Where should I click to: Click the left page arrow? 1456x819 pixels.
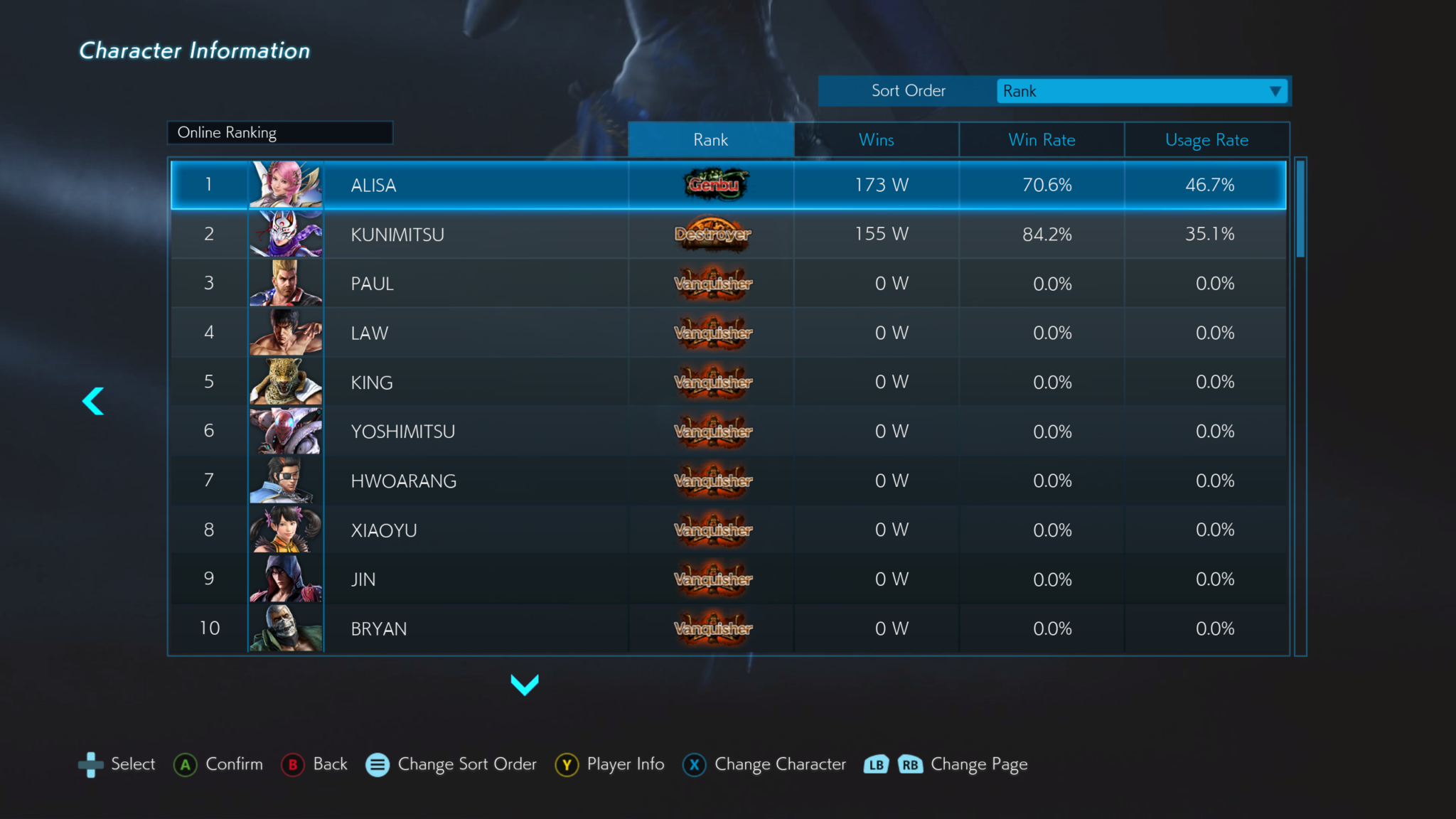(x=93, y=401)
